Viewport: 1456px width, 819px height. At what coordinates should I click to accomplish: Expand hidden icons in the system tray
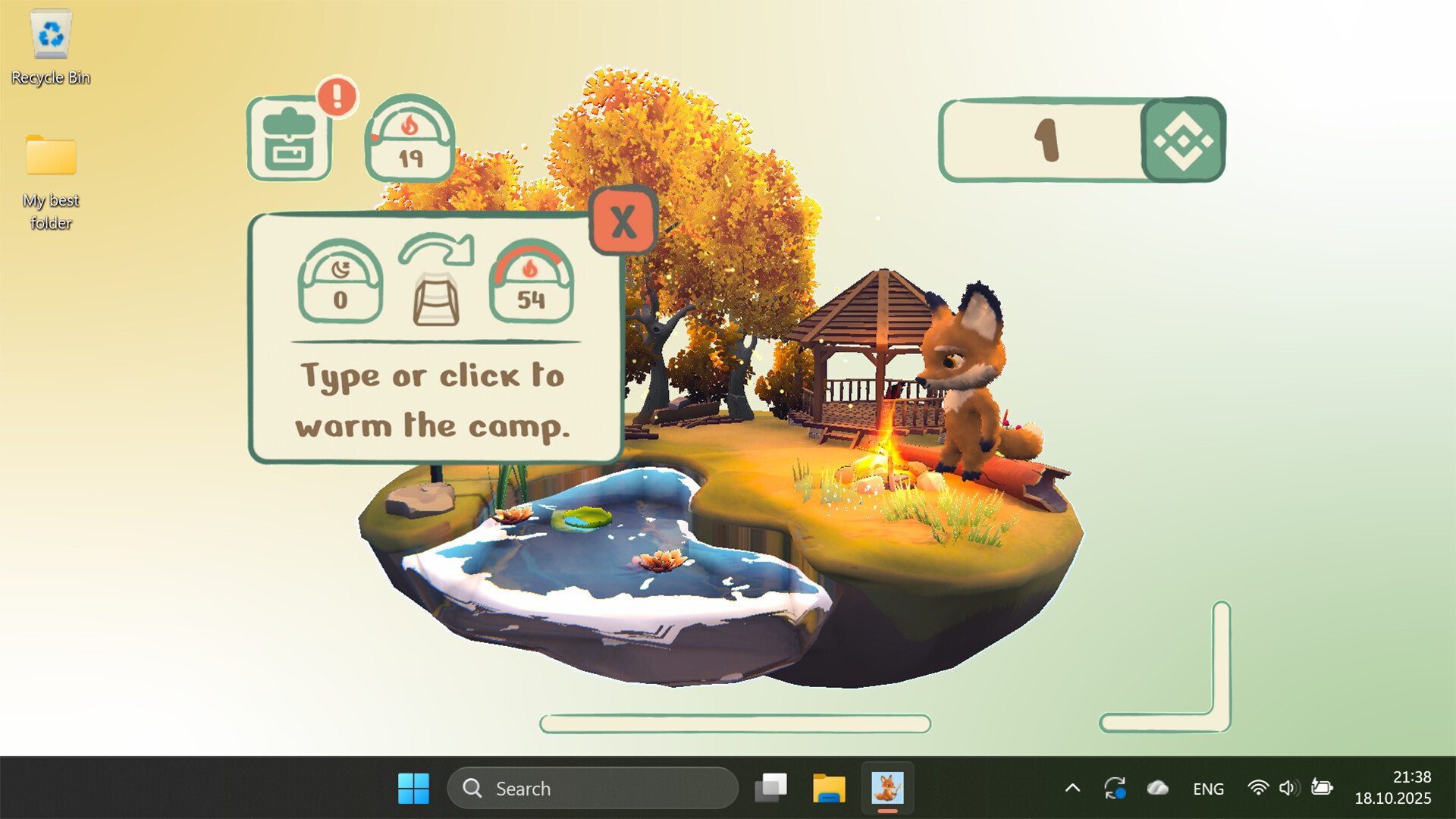(x=1072, y=788)
